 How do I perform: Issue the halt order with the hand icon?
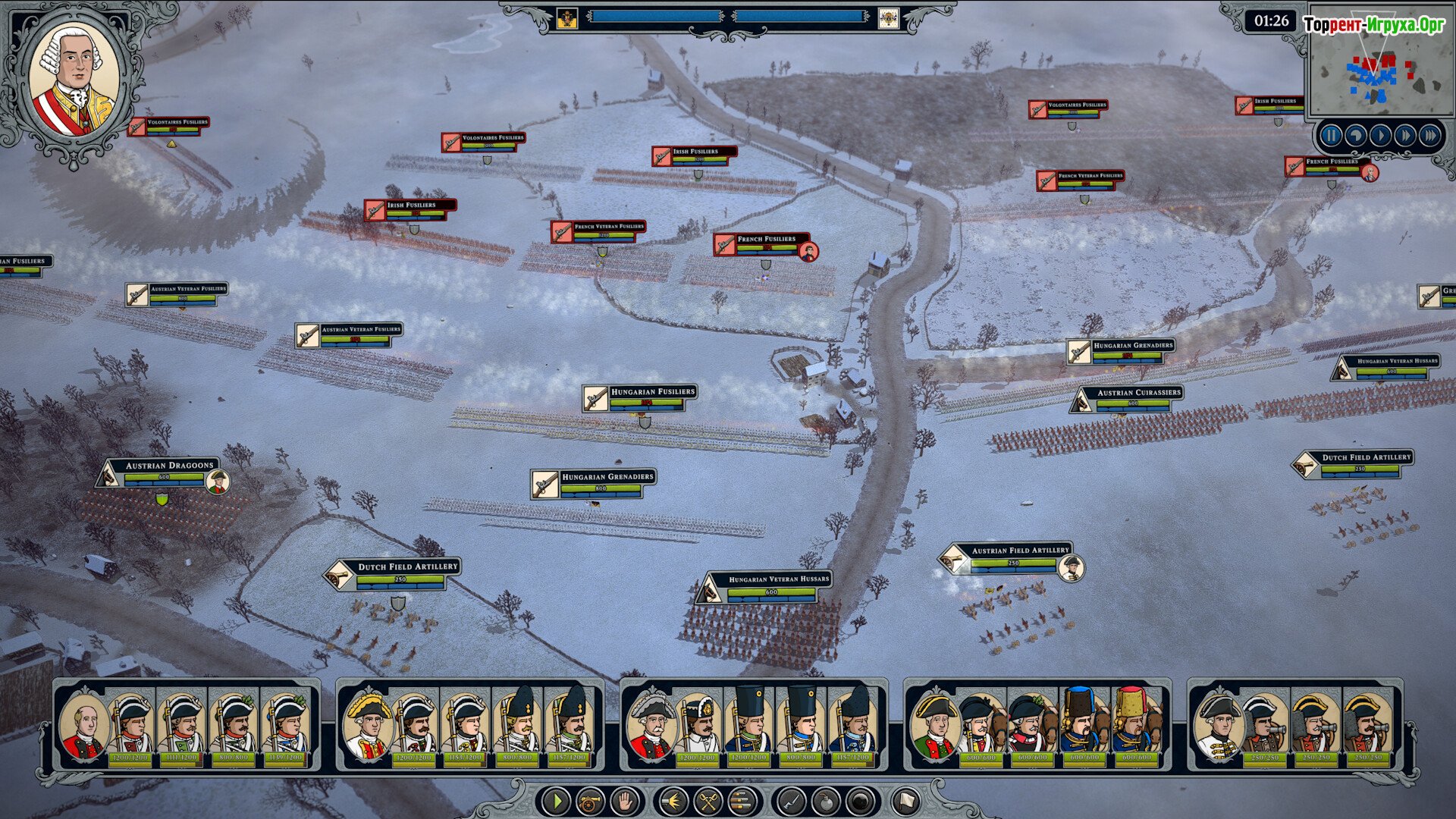(625, 801)
